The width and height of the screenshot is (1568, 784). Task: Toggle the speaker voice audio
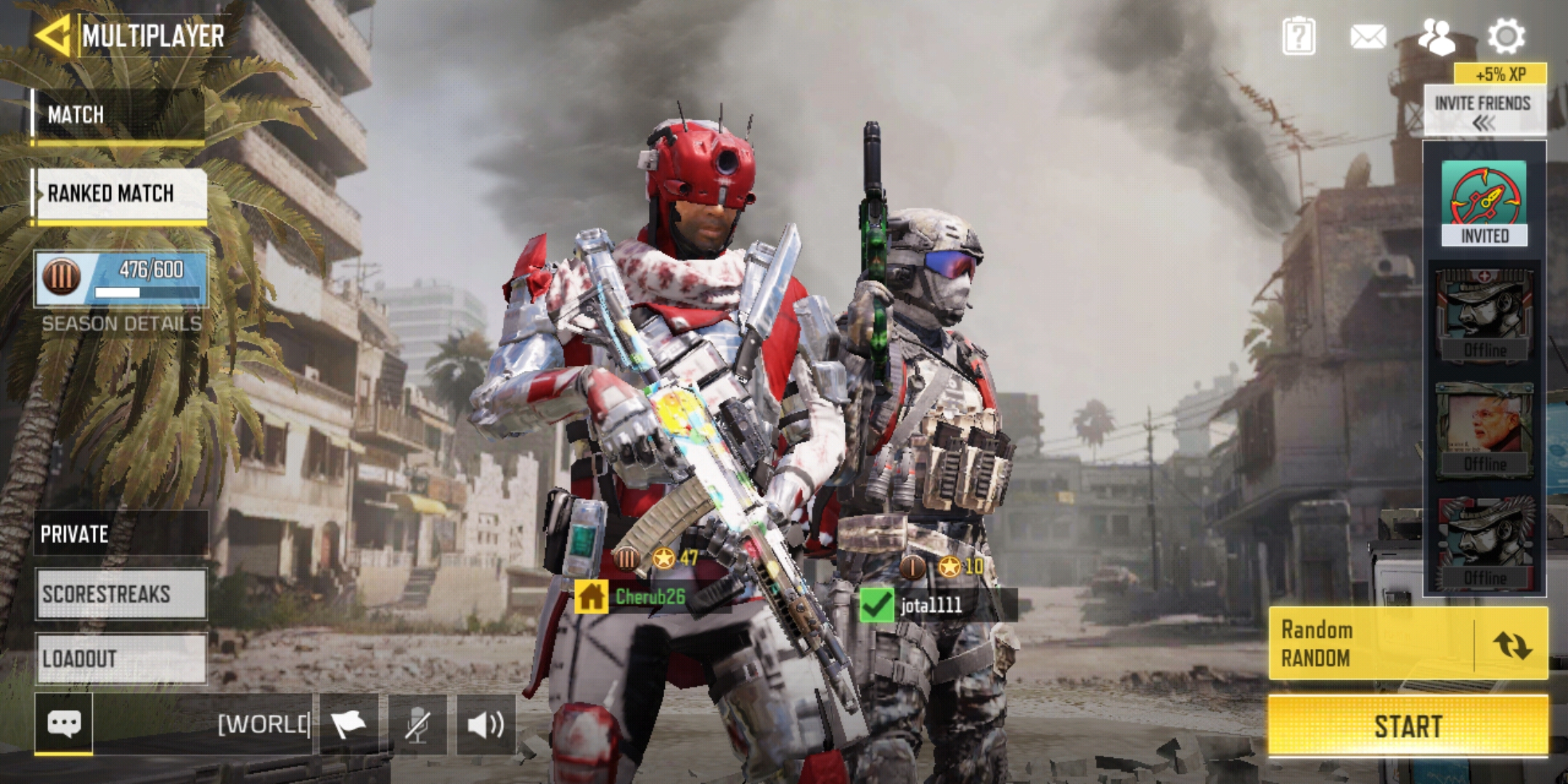coord(486,724)
